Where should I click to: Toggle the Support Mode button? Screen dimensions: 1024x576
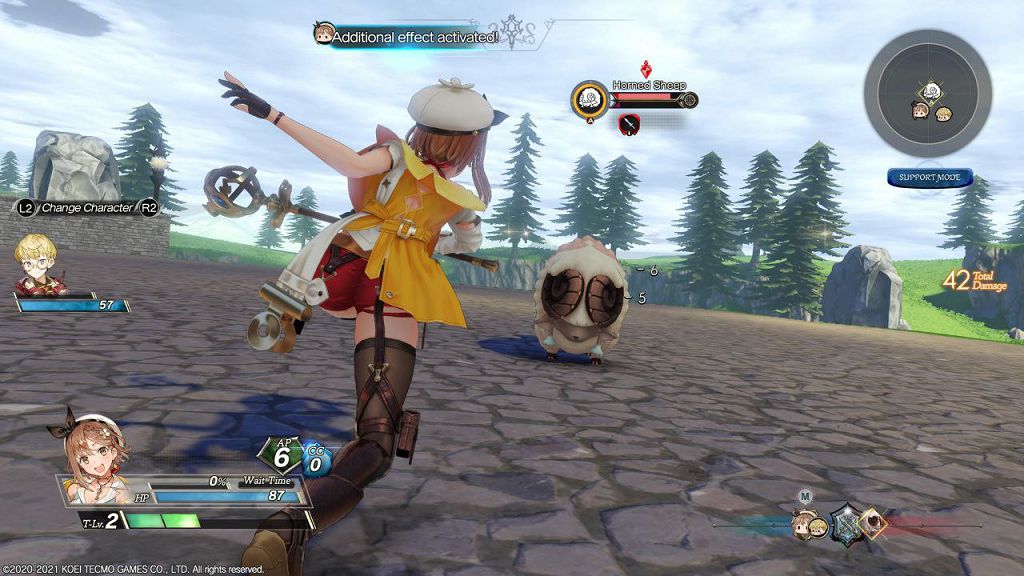pos(929,178)
